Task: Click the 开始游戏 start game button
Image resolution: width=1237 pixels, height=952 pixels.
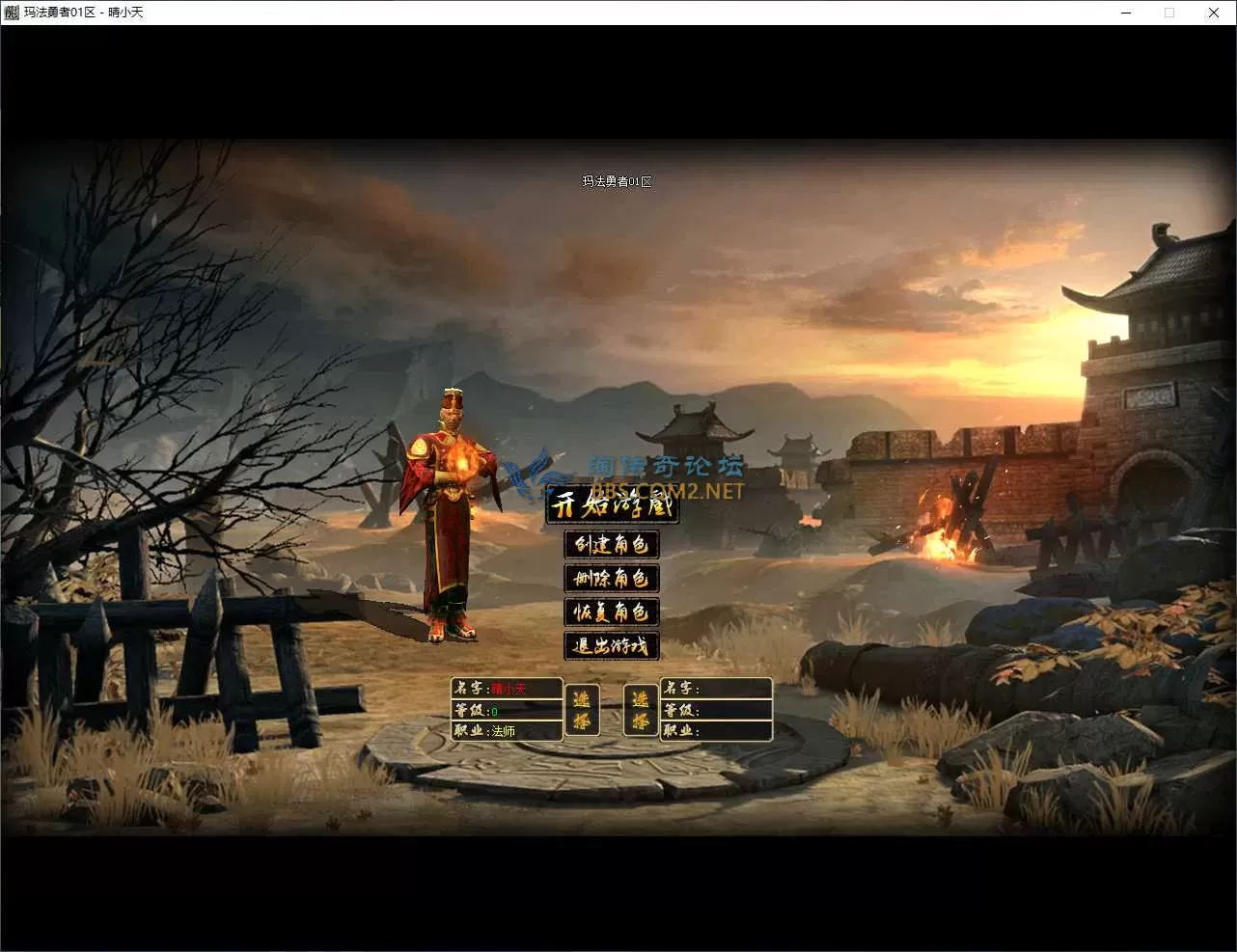Action: coord(612,506)
